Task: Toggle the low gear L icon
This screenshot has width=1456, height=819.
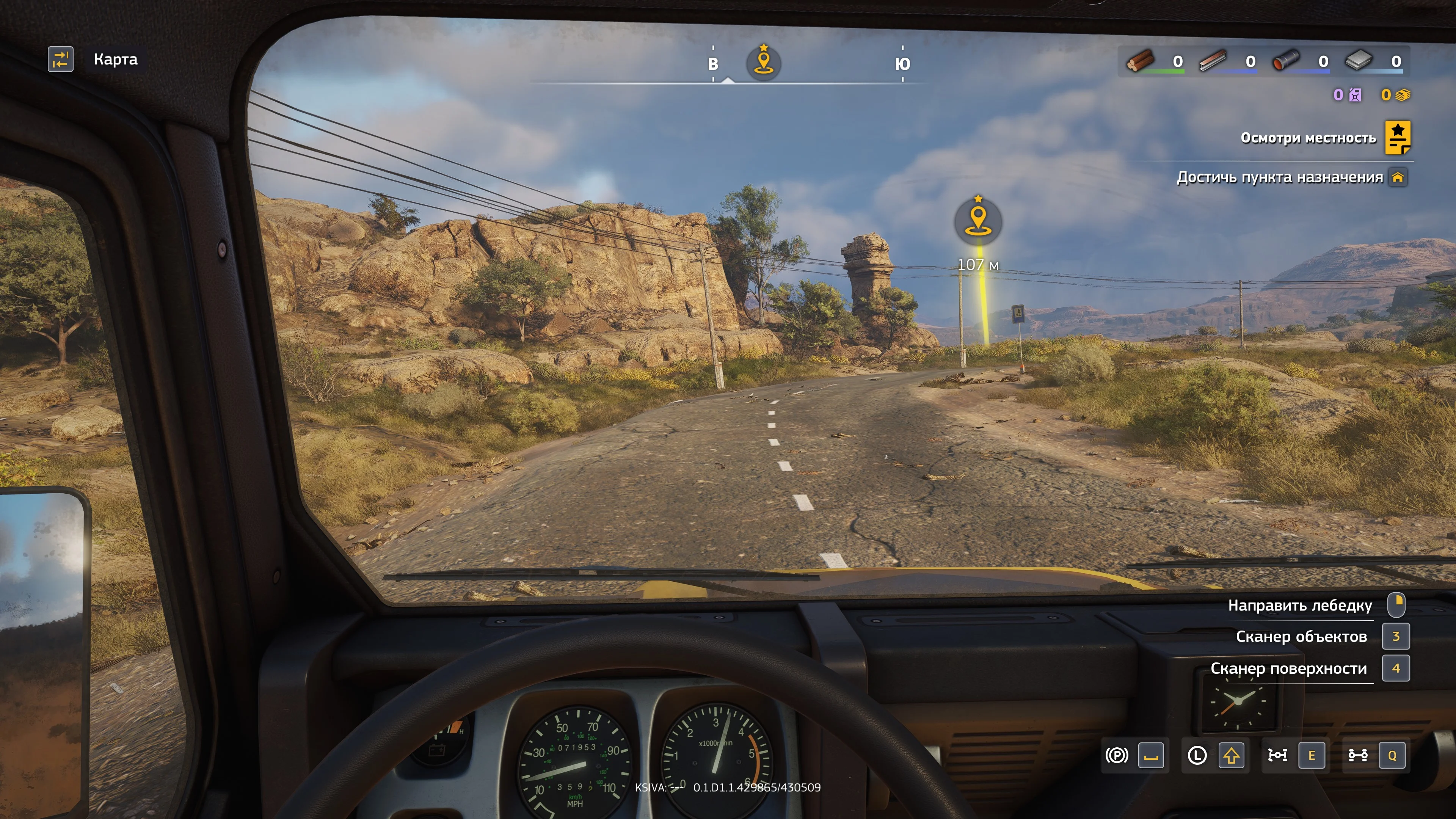Action: [x=1197, y=755]
